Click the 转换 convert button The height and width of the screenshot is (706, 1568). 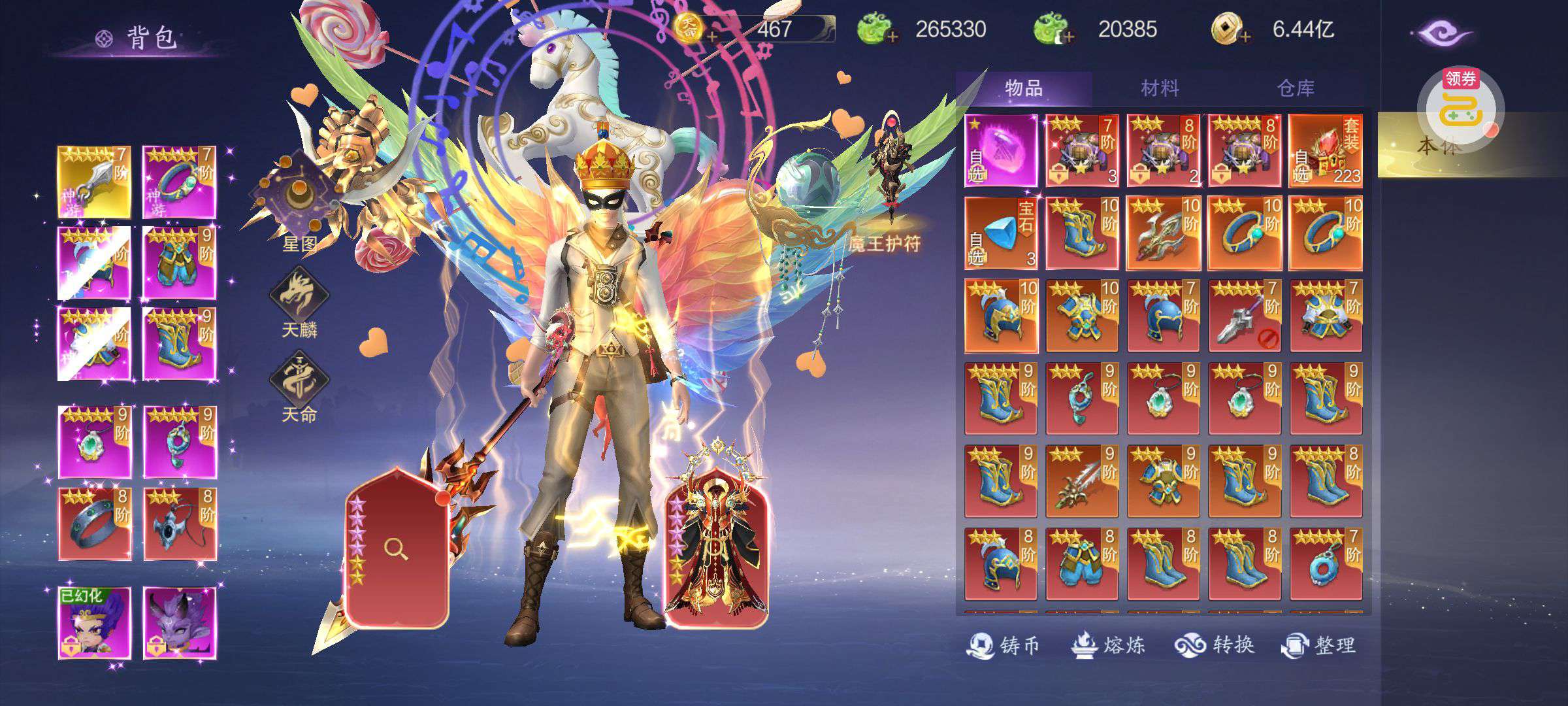click(1215, 645)
